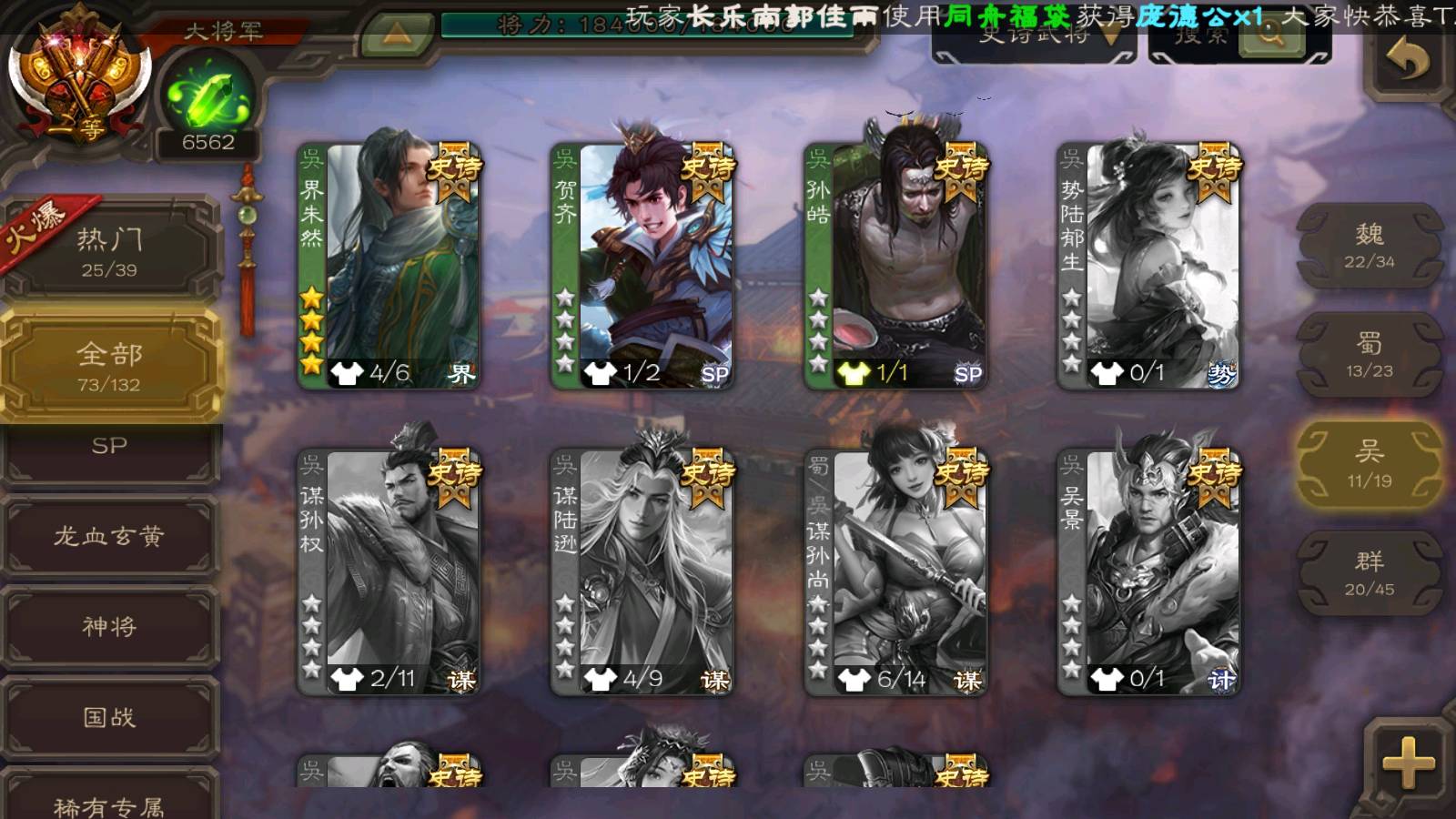Open the 国战 category tab
Viewport: 1456px width, 819px height.
109,717
